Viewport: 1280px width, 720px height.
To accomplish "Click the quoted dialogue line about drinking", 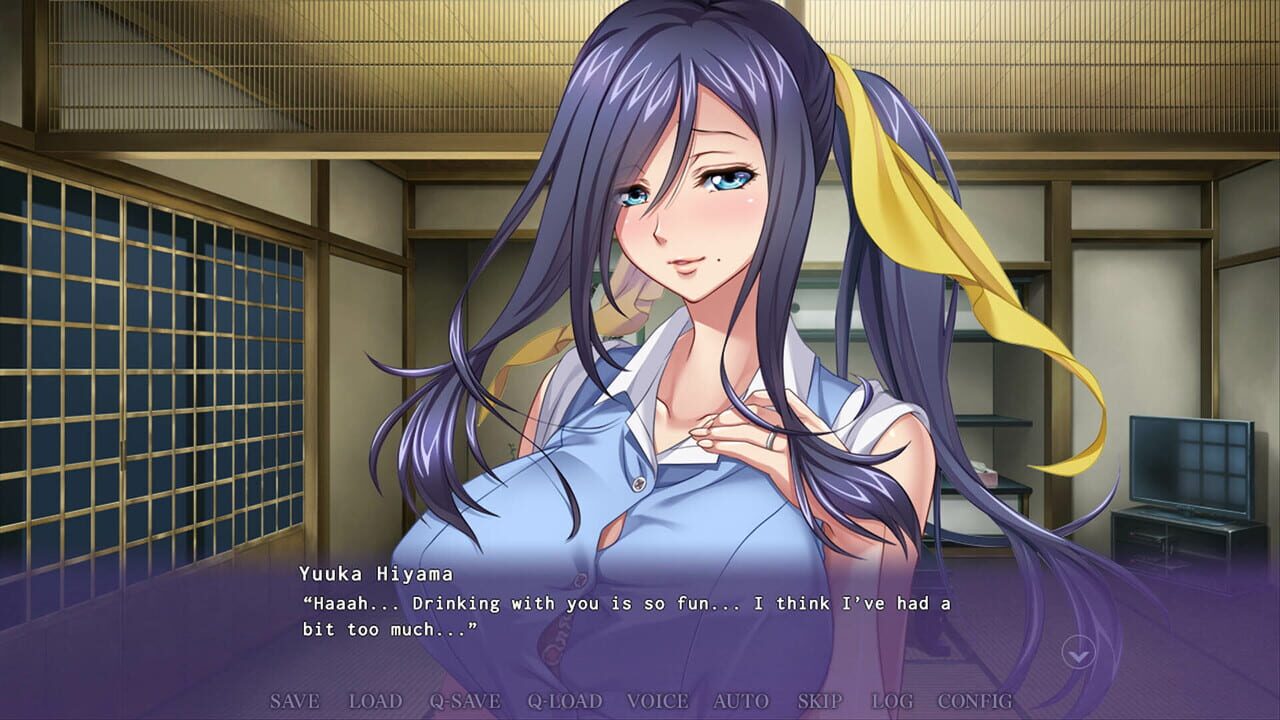I will click(620, 602).
